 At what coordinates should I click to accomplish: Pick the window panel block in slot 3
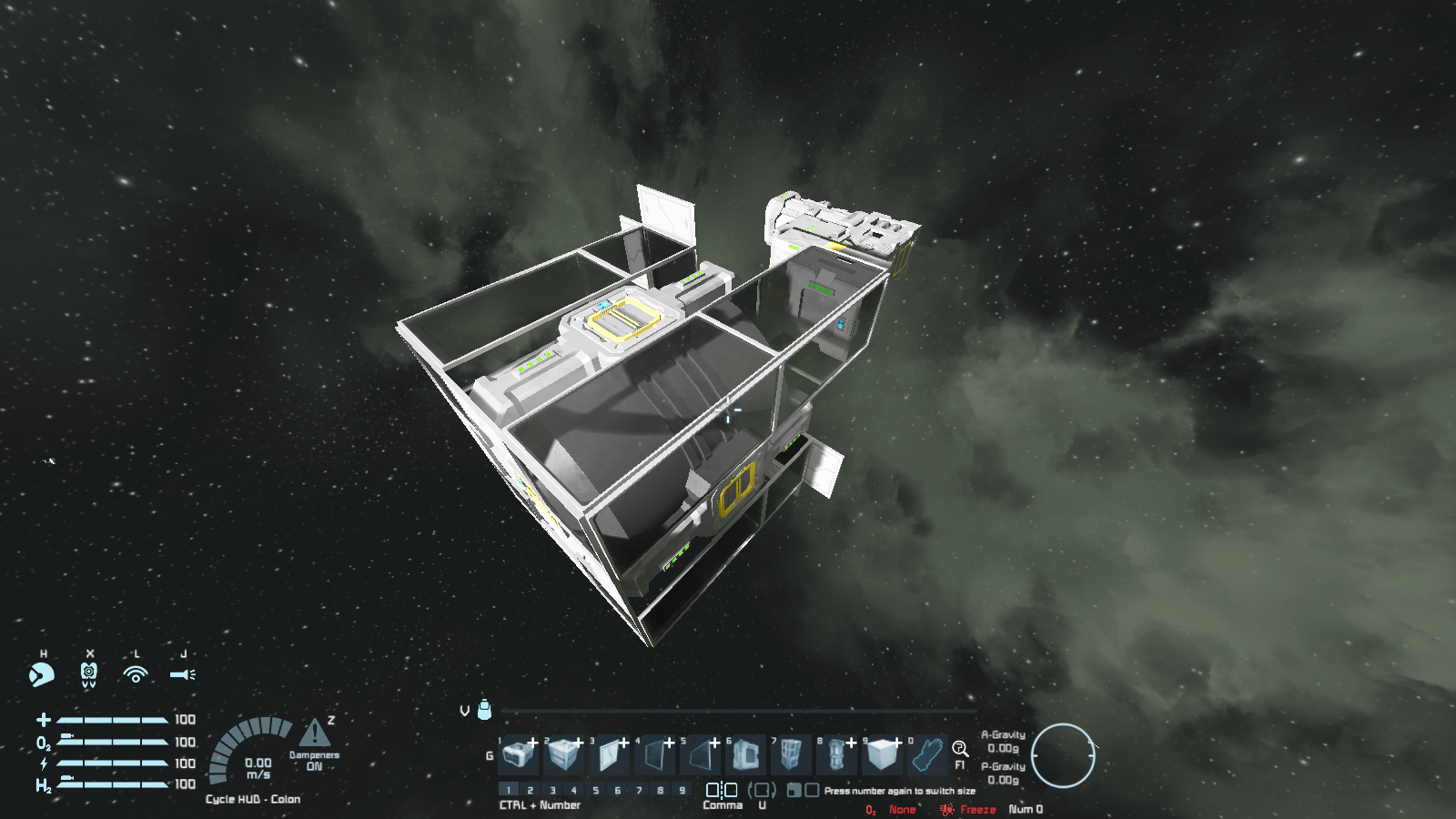(609, 754)
